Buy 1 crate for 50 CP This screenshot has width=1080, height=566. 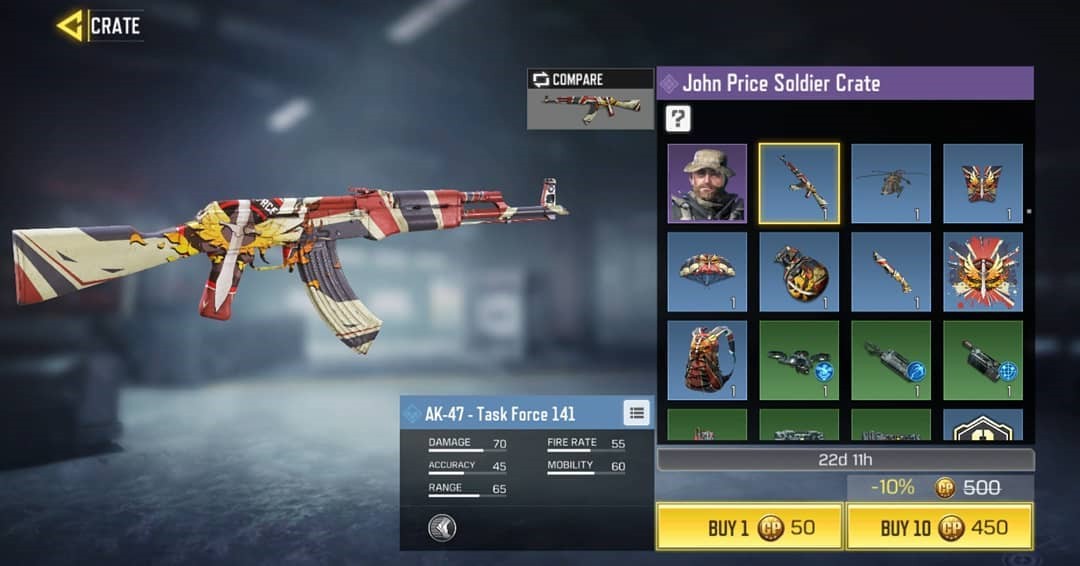pyautogui.click(x=749, y=527)
